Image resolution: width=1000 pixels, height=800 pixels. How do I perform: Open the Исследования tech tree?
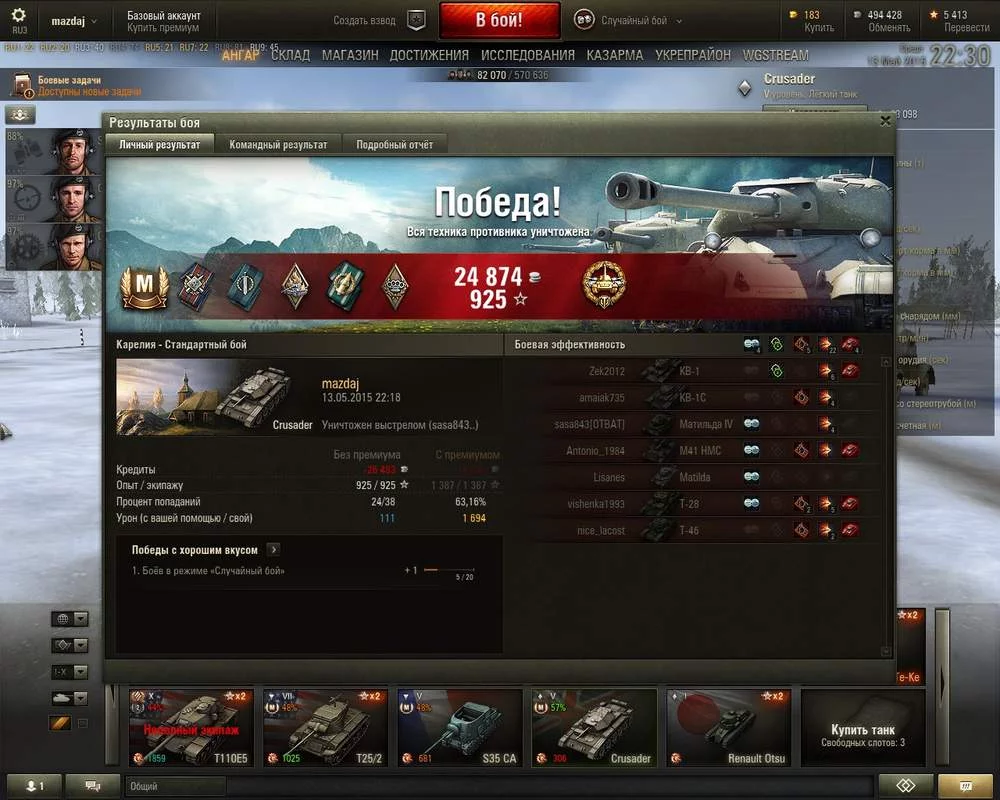527,55
